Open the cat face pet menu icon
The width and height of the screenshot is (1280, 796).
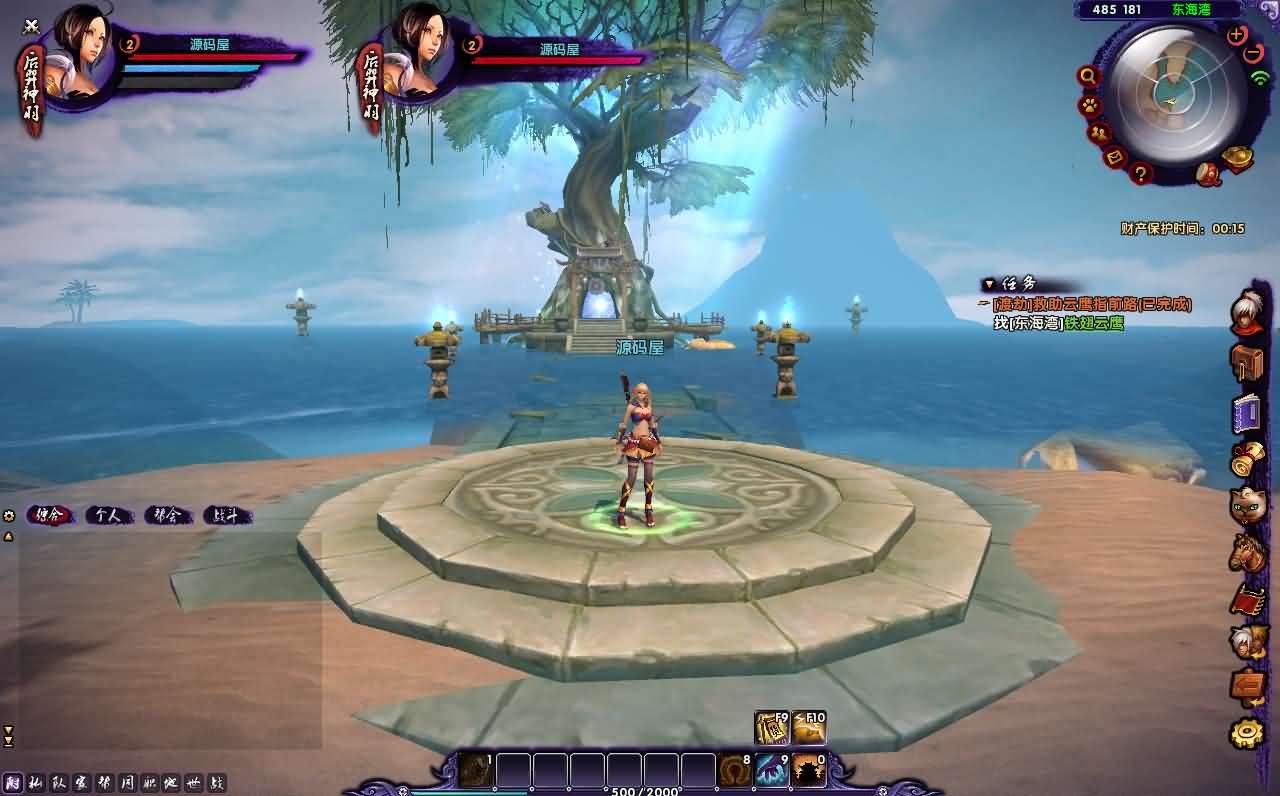(1247, 506)
